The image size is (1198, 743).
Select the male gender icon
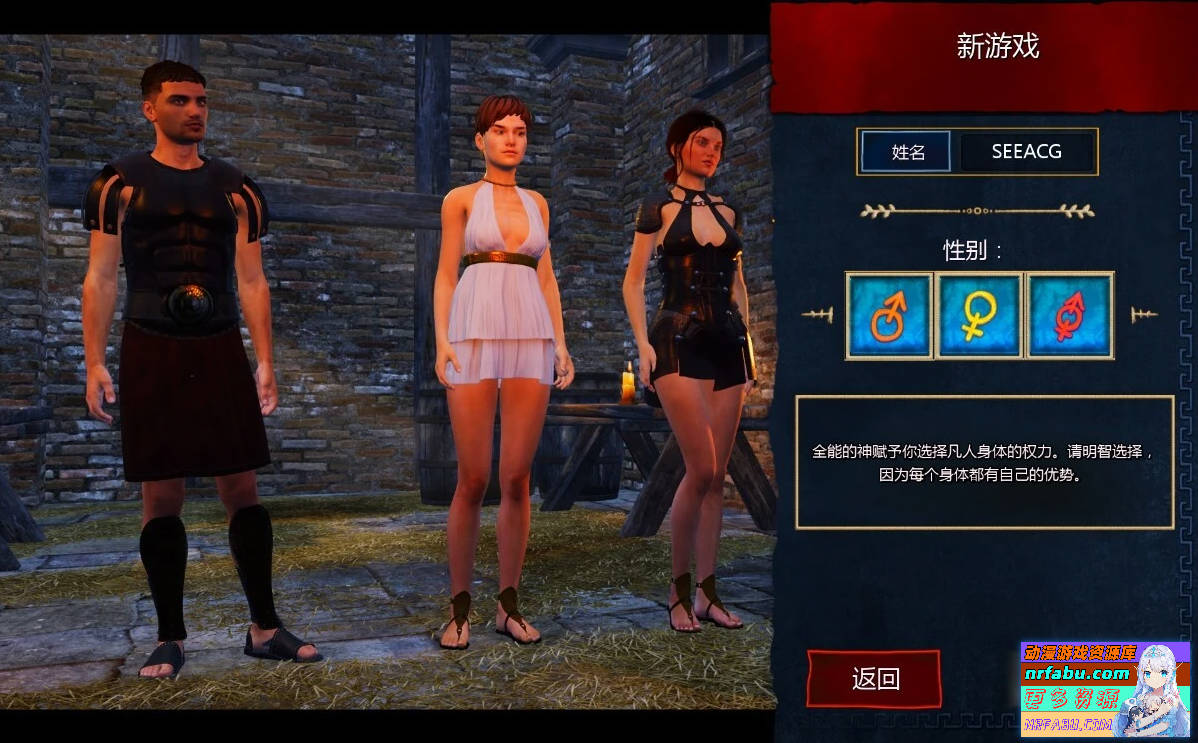(x=889, y=315)
